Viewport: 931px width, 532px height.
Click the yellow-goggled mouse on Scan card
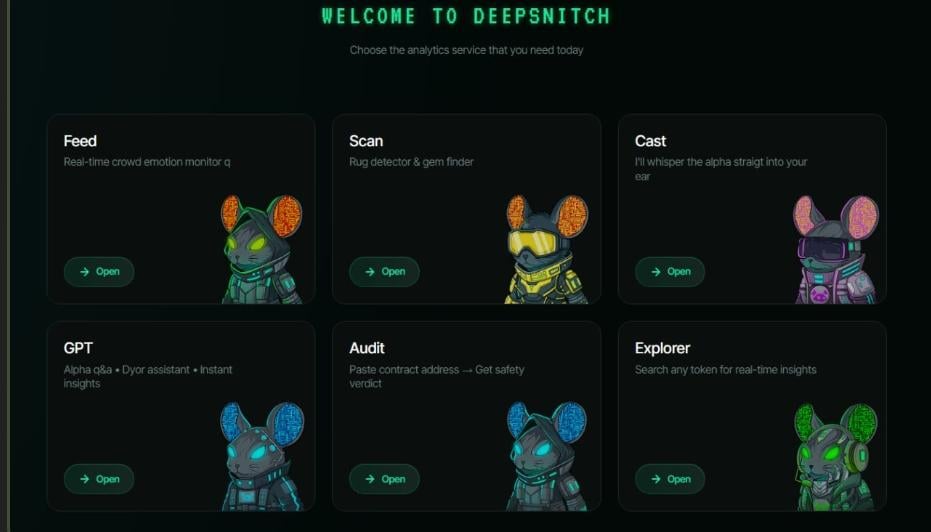(546, 250)
